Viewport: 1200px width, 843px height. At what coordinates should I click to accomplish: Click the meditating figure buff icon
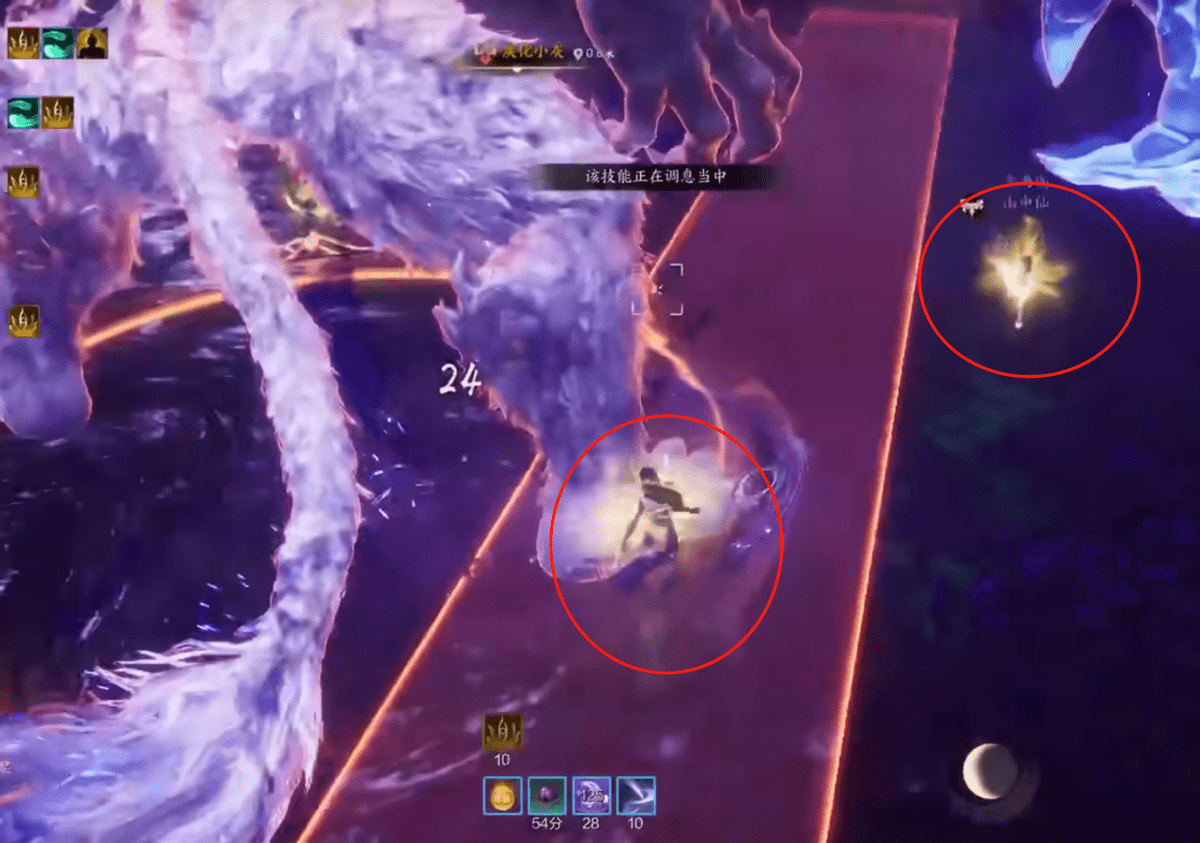point(92,43)
